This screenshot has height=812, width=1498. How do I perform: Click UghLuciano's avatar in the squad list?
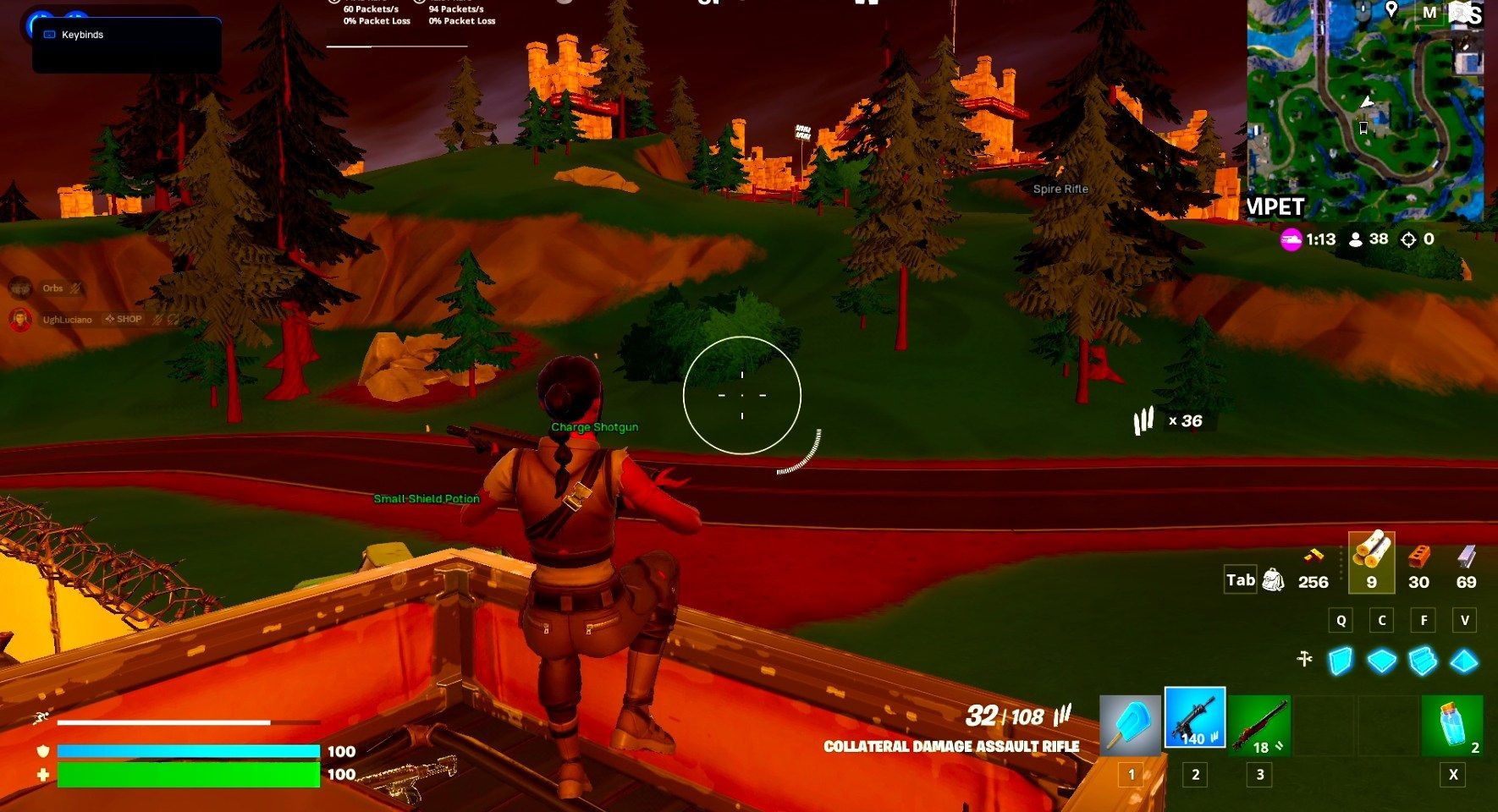tap(20, 320)
